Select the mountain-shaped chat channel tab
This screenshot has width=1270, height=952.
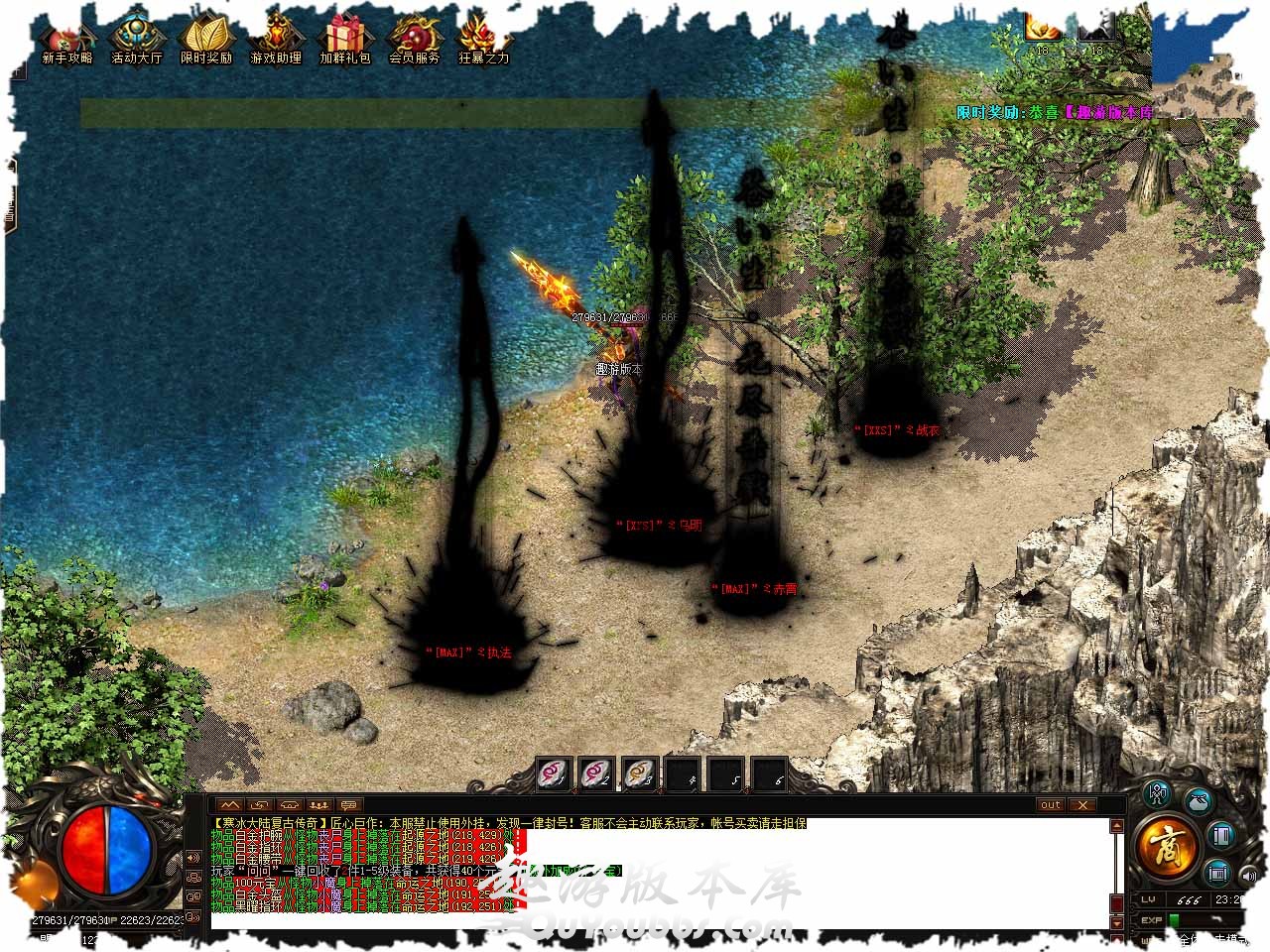point(230,805)
